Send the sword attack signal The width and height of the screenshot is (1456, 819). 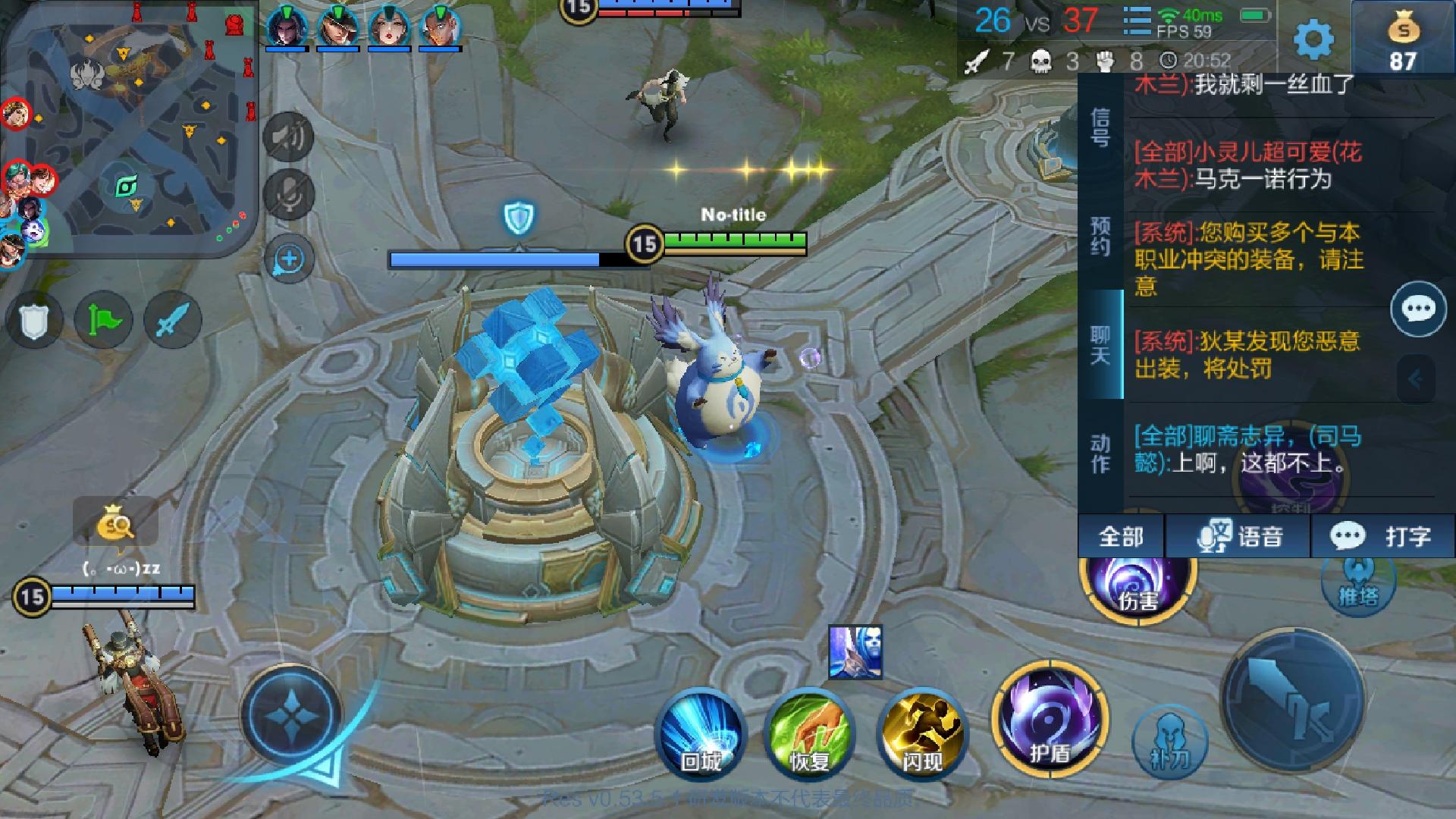pos(171,320)
